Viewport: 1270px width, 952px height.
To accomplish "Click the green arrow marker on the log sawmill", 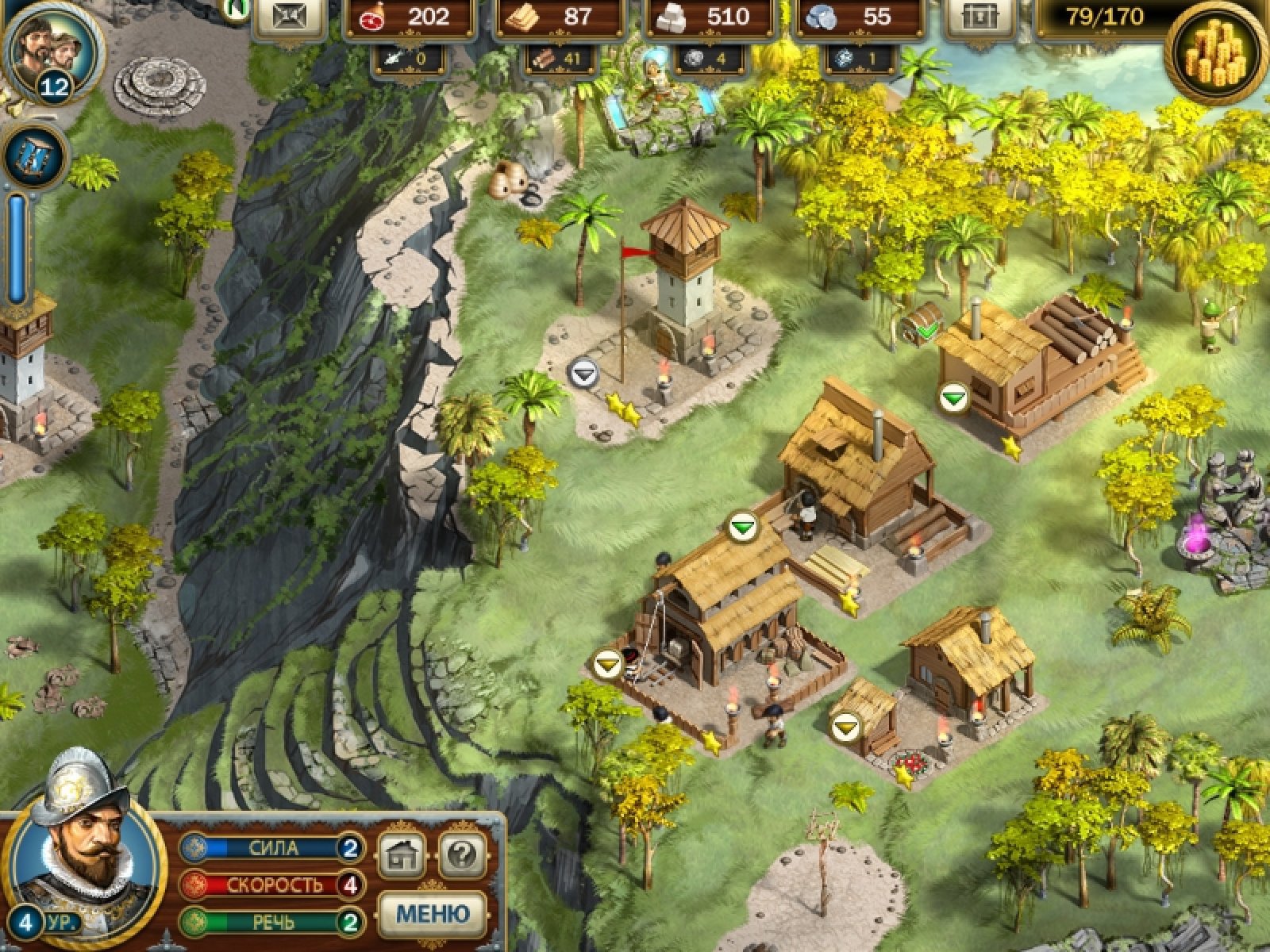I will [953, 397].
